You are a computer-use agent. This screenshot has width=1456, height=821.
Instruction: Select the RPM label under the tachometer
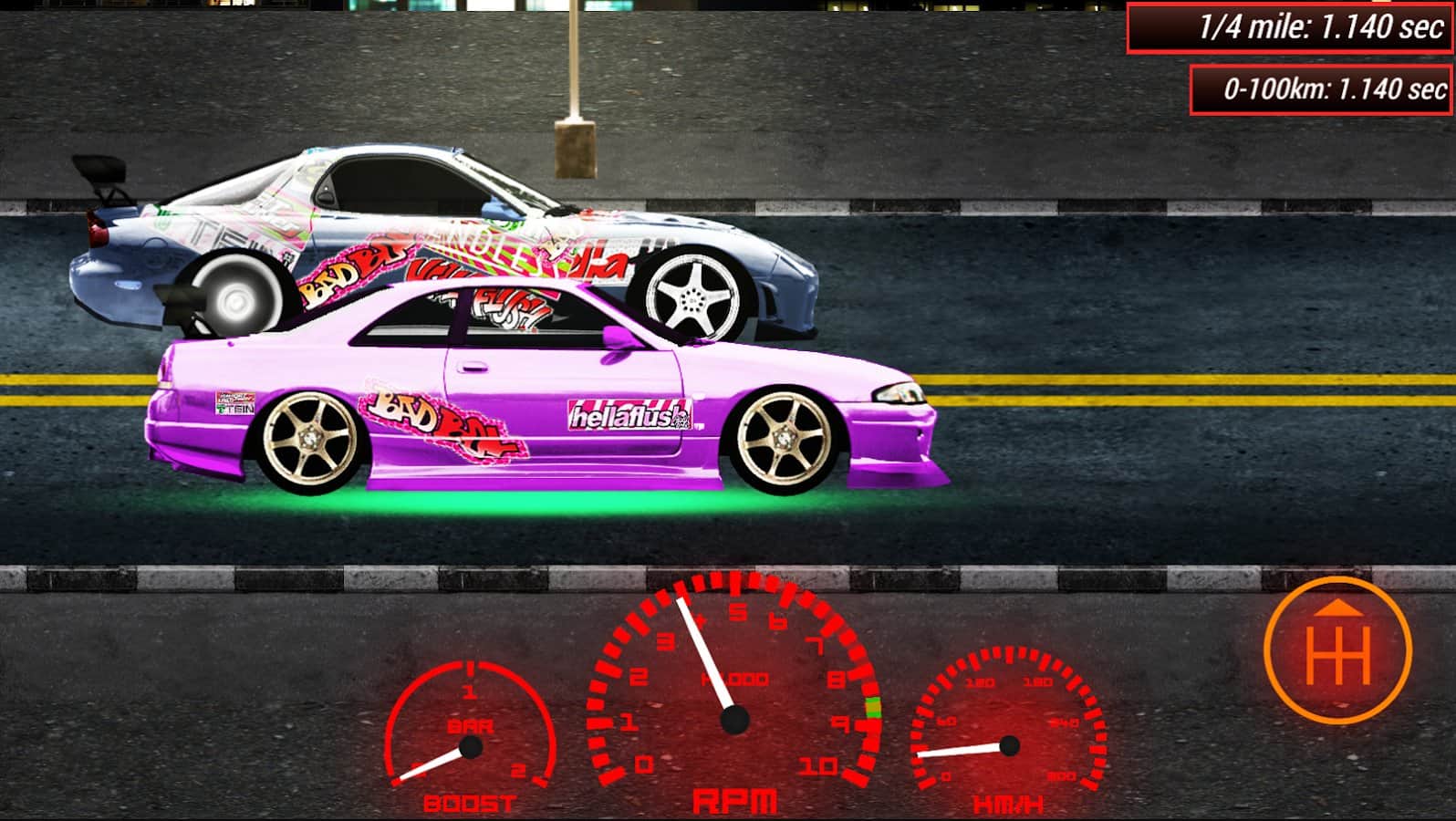point(735,800)
